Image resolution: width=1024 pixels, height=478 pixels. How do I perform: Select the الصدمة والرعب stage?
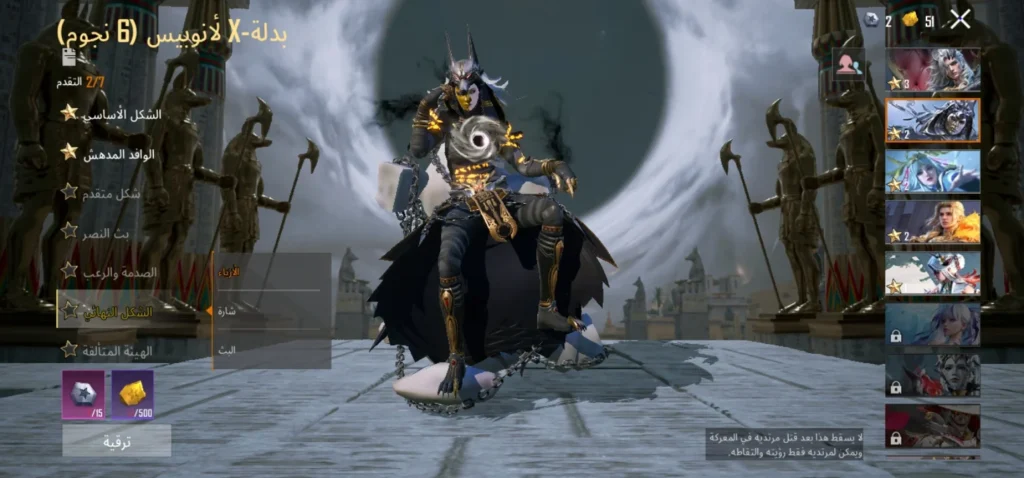(x=110, y=271)
